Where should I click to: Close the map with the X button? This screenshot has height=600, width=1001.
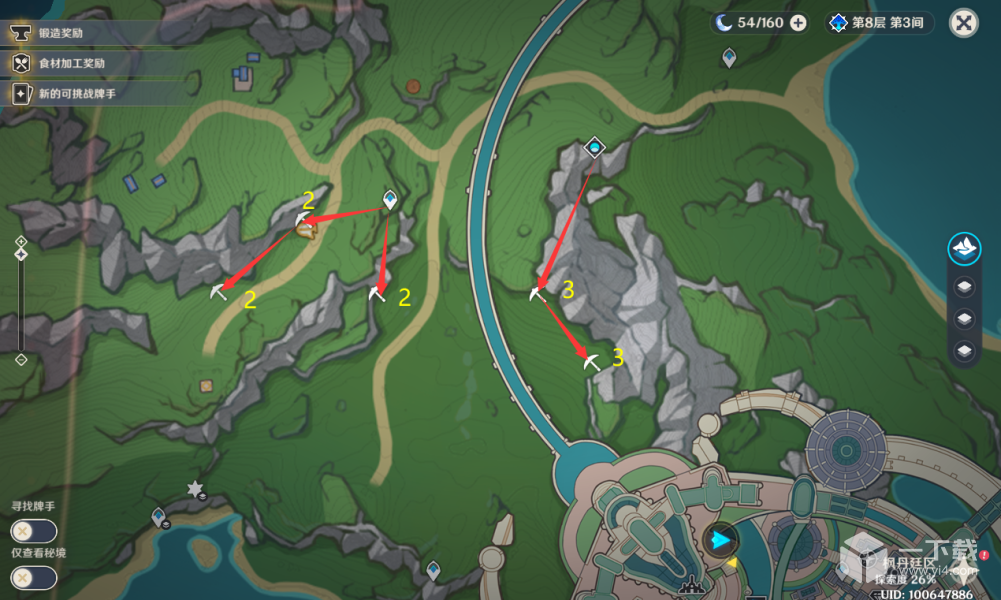[x=963, y=23]
